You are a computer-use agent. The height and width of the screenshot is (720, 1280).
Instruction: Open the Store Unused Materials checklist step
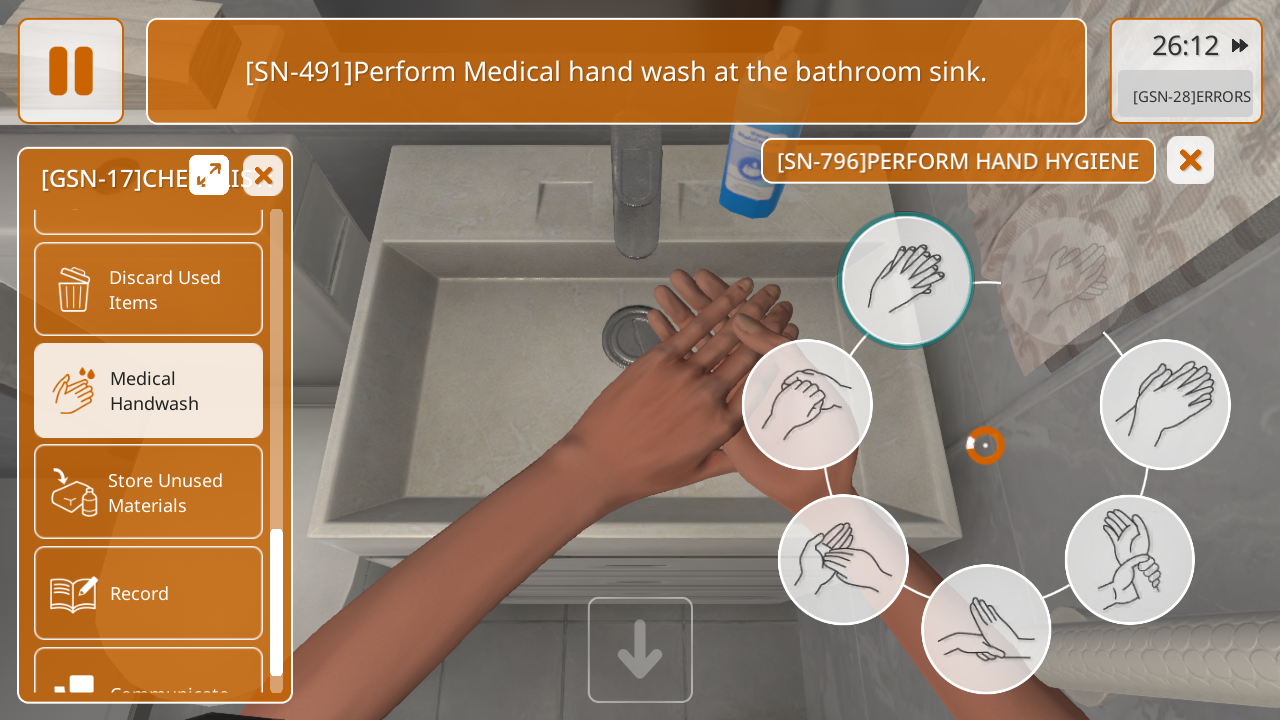[x=148, y=492]
